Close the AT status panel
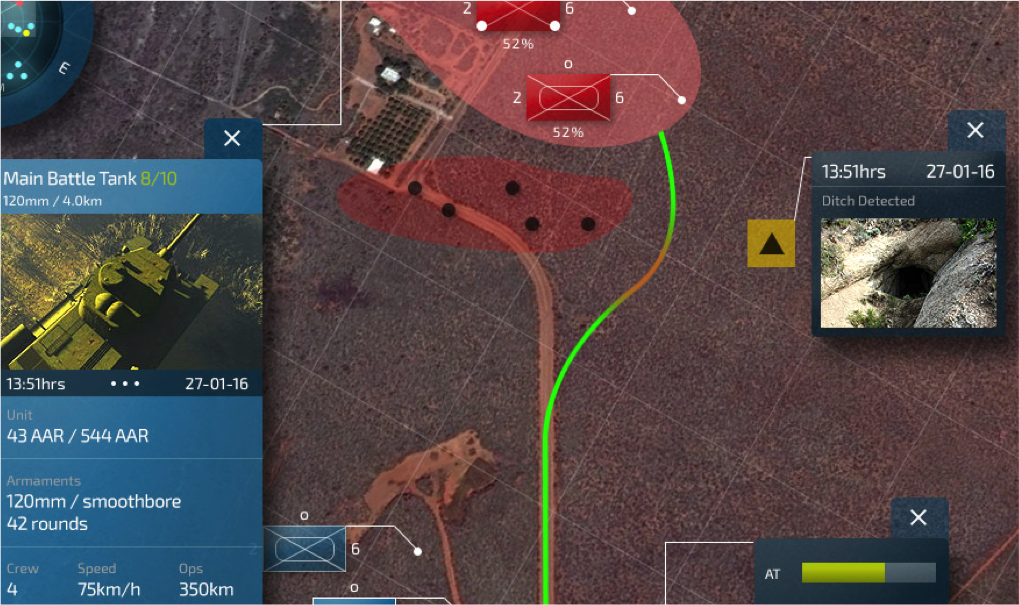The height and width of the screenshot is (605, 1019). tap(919, 517)
